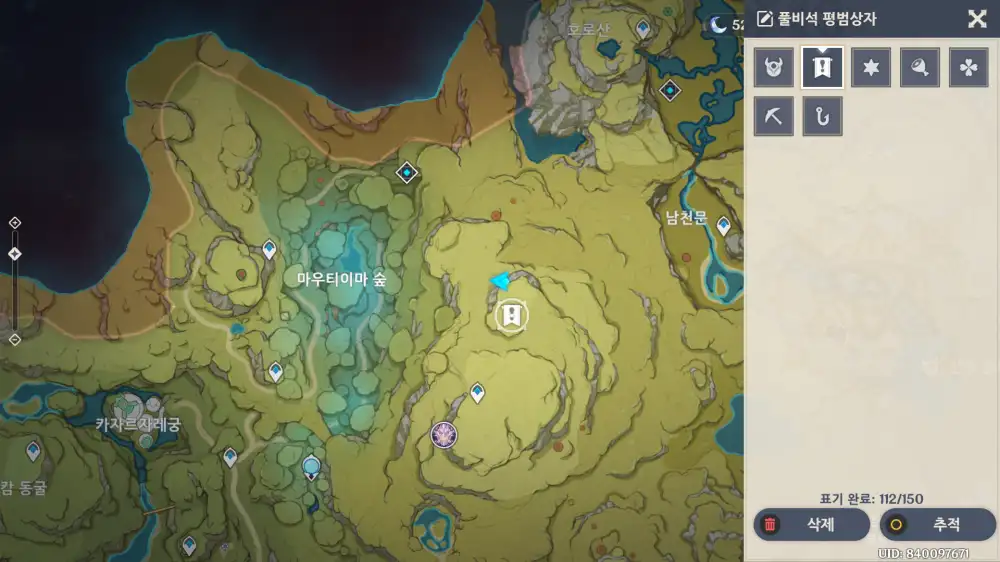Click the teleport waypoint near 캄 동굴
The width and height of the screenshot is (1000, 562).
[x=33, y=451]
